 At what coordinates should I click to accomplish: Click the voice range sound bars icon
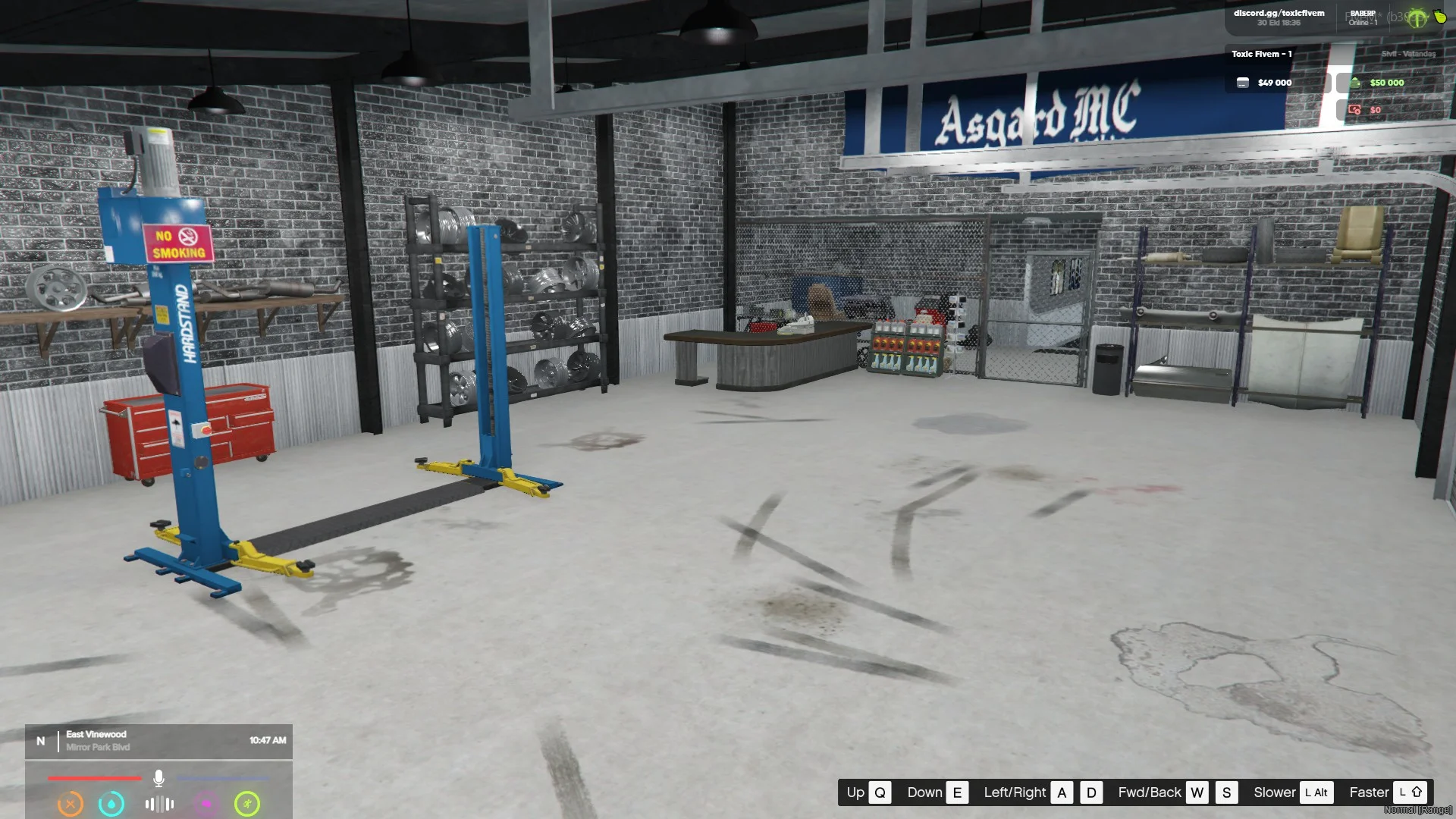pyautogui.click(x=159, y=804)
